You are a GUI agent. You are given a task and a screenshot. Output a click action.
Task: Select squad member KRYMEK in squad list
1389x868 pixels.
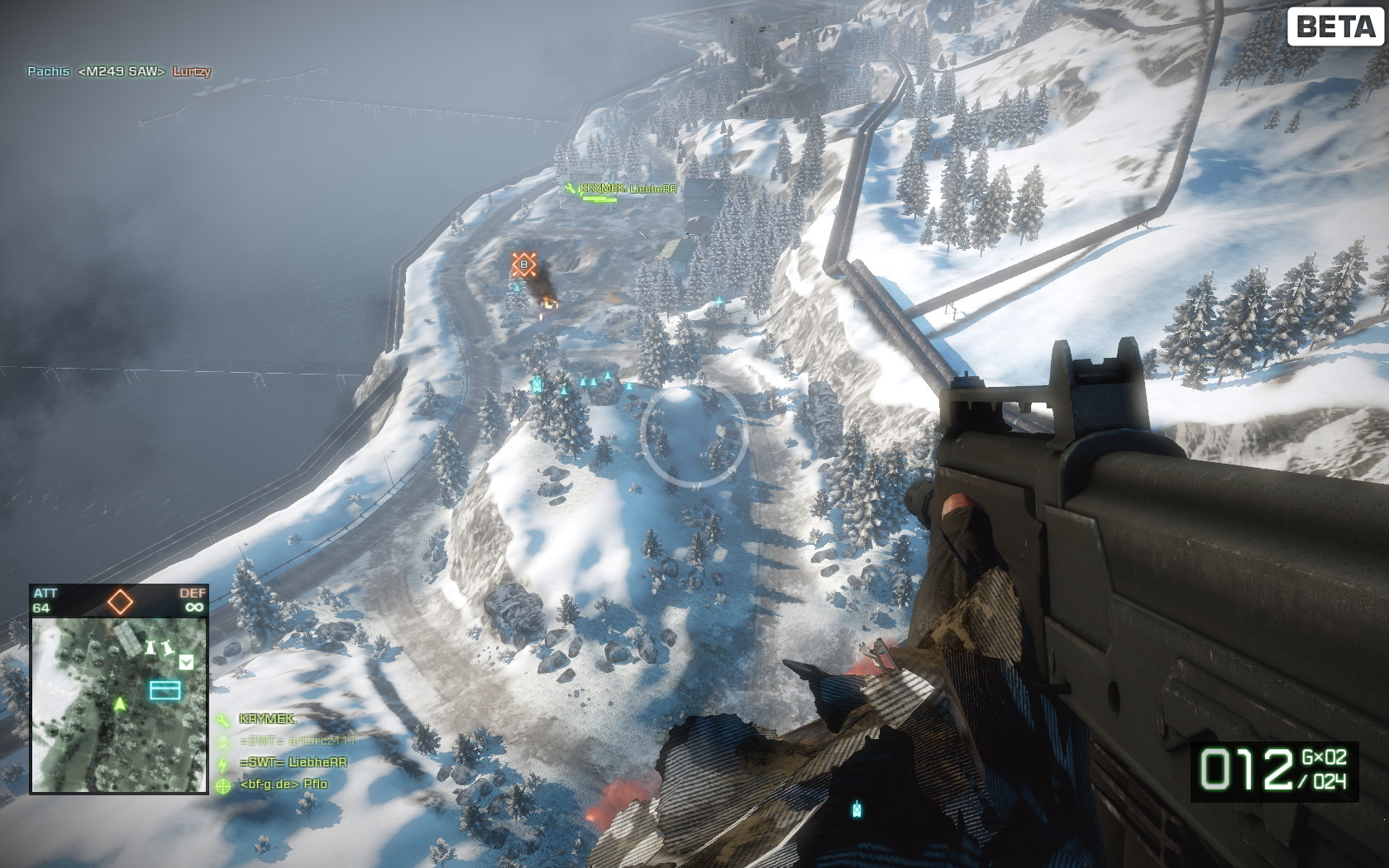click(266, 719)
